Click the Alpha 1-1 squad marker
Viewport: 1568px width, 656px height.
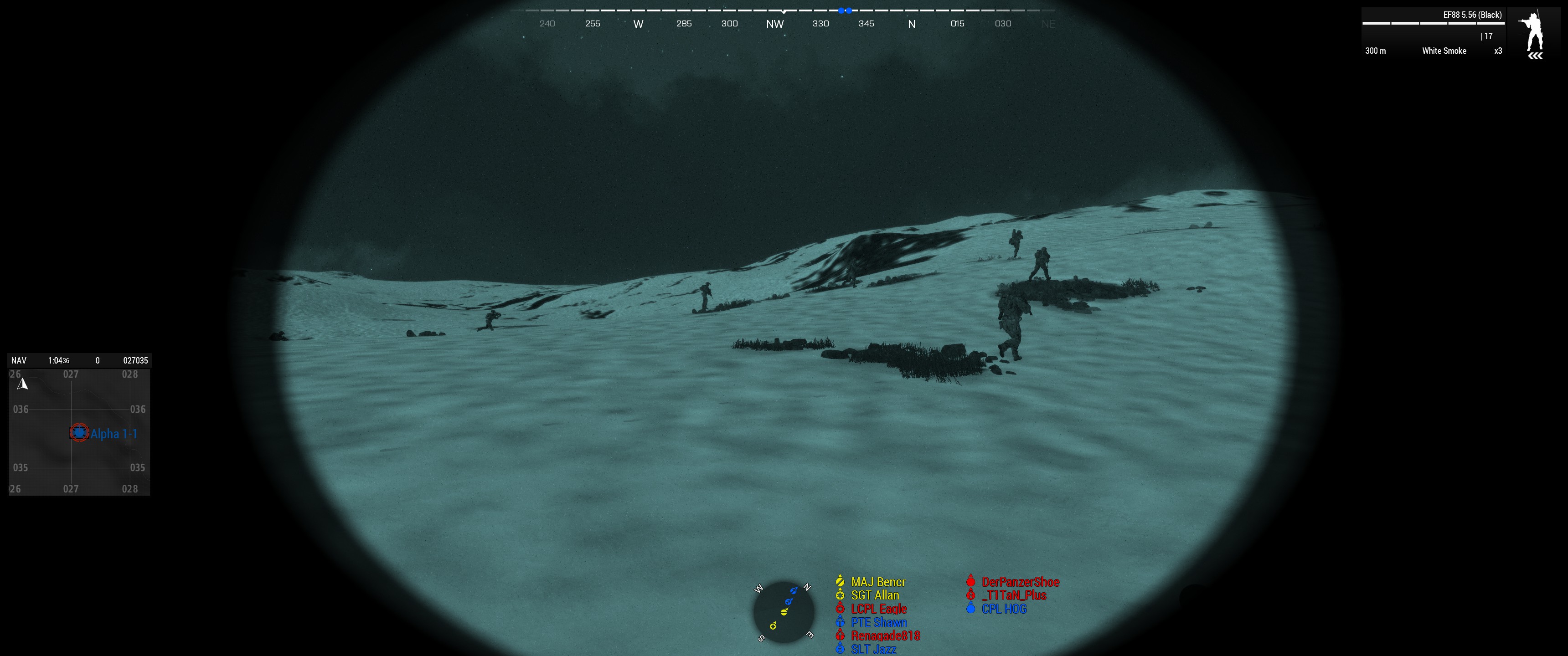pos(80,433)
